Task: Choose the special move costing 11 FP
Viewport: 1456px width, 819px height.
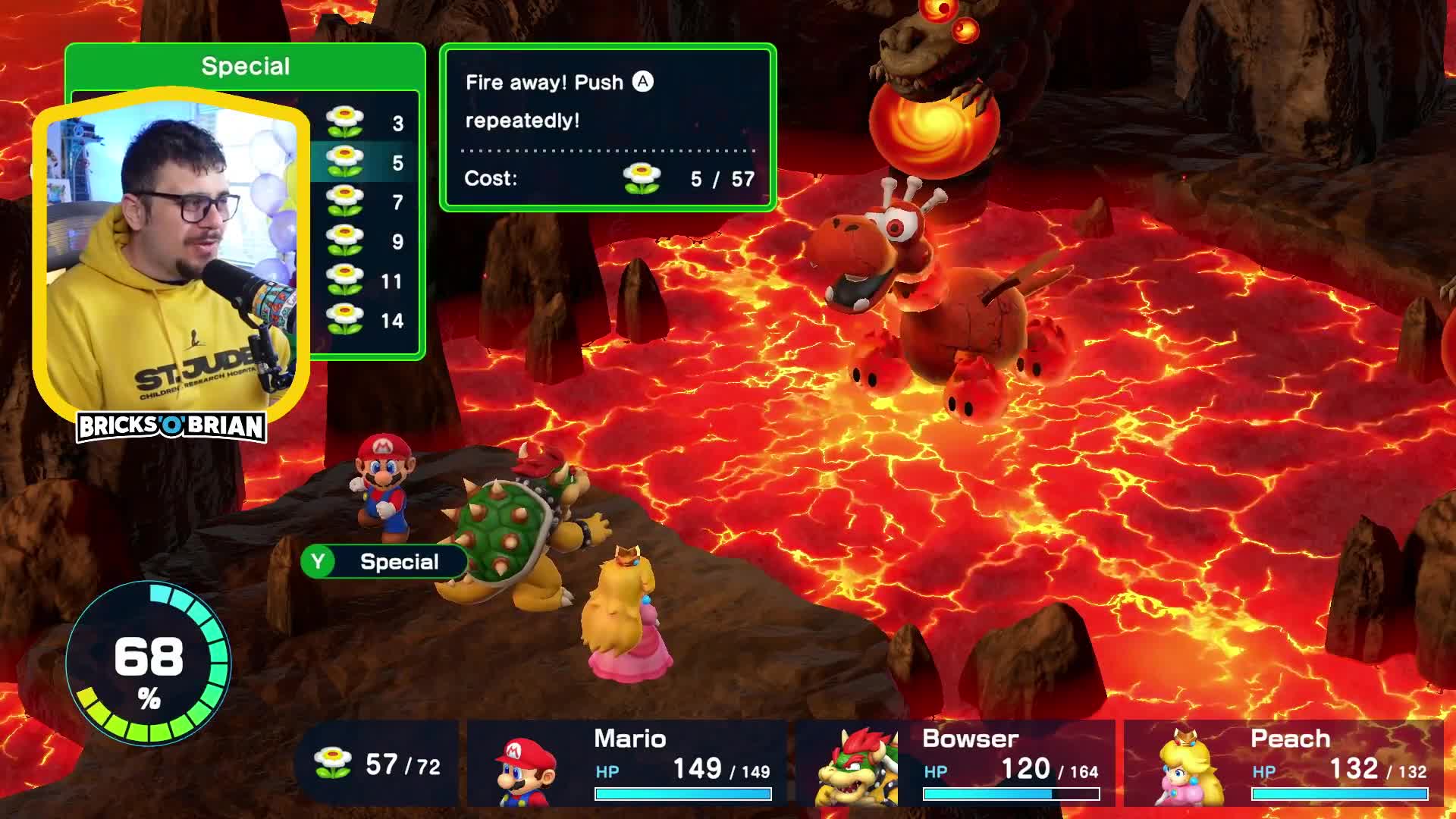Action: pos(364,281)
